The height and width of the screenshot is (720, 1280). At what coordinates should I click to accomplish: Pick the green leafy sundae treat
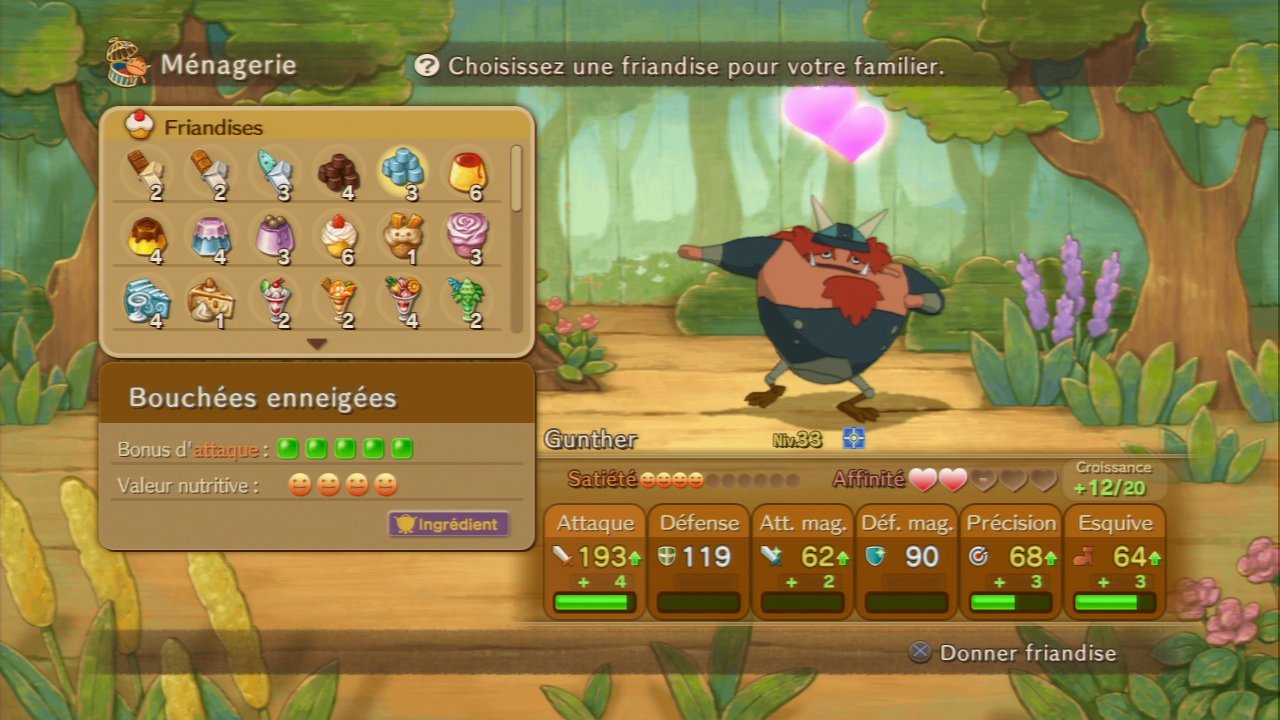click(x=466, y=300)
